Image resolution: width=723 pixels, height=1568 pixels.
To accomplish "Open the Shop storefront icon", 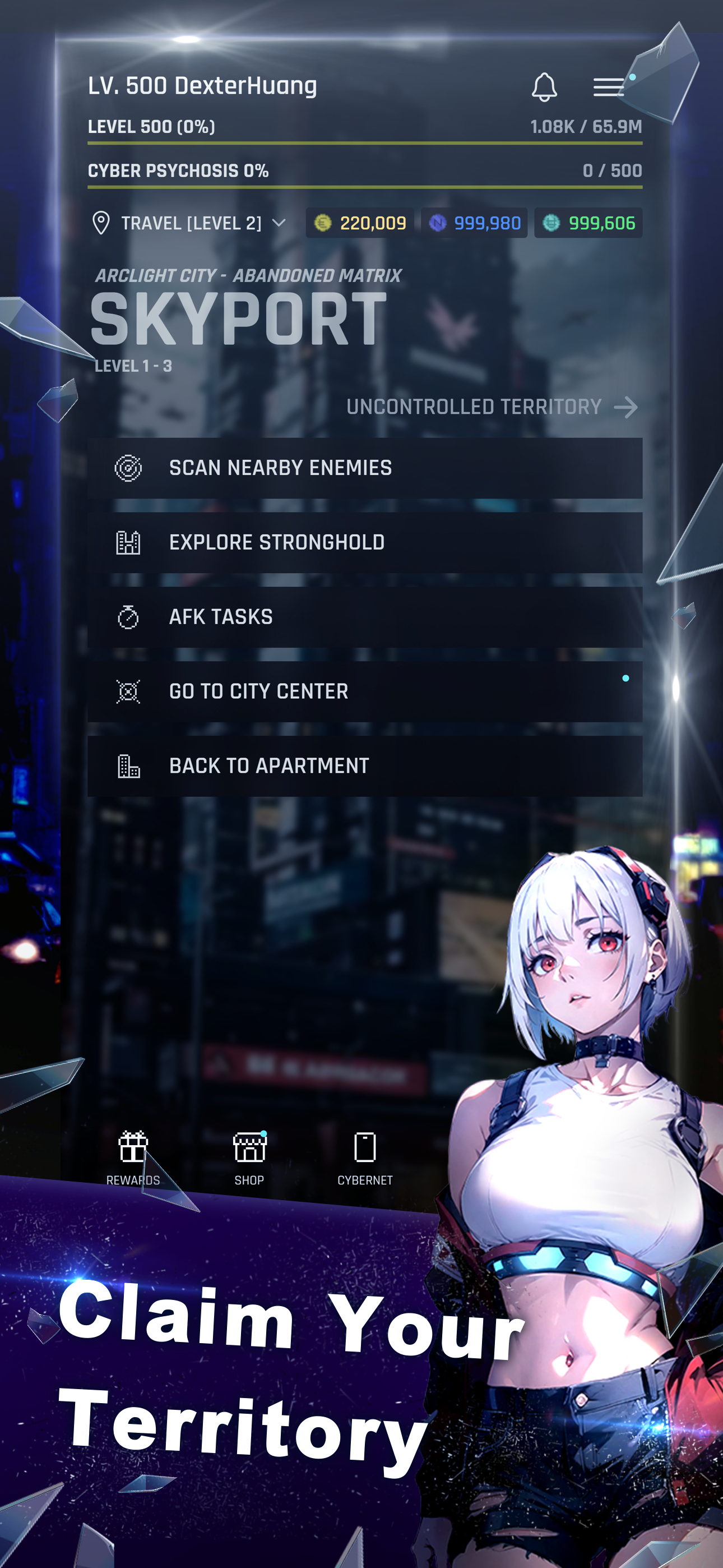I will (249, 1149).
